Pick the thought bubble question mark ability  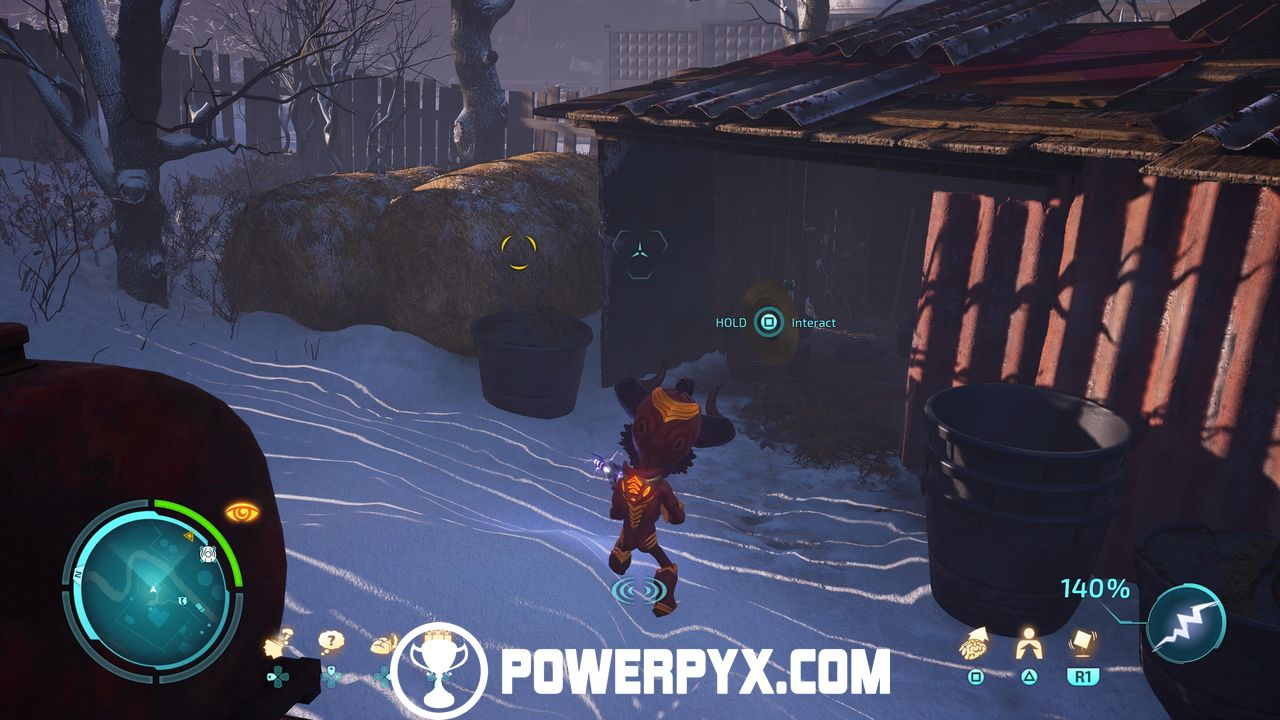[x=332, y=642]
